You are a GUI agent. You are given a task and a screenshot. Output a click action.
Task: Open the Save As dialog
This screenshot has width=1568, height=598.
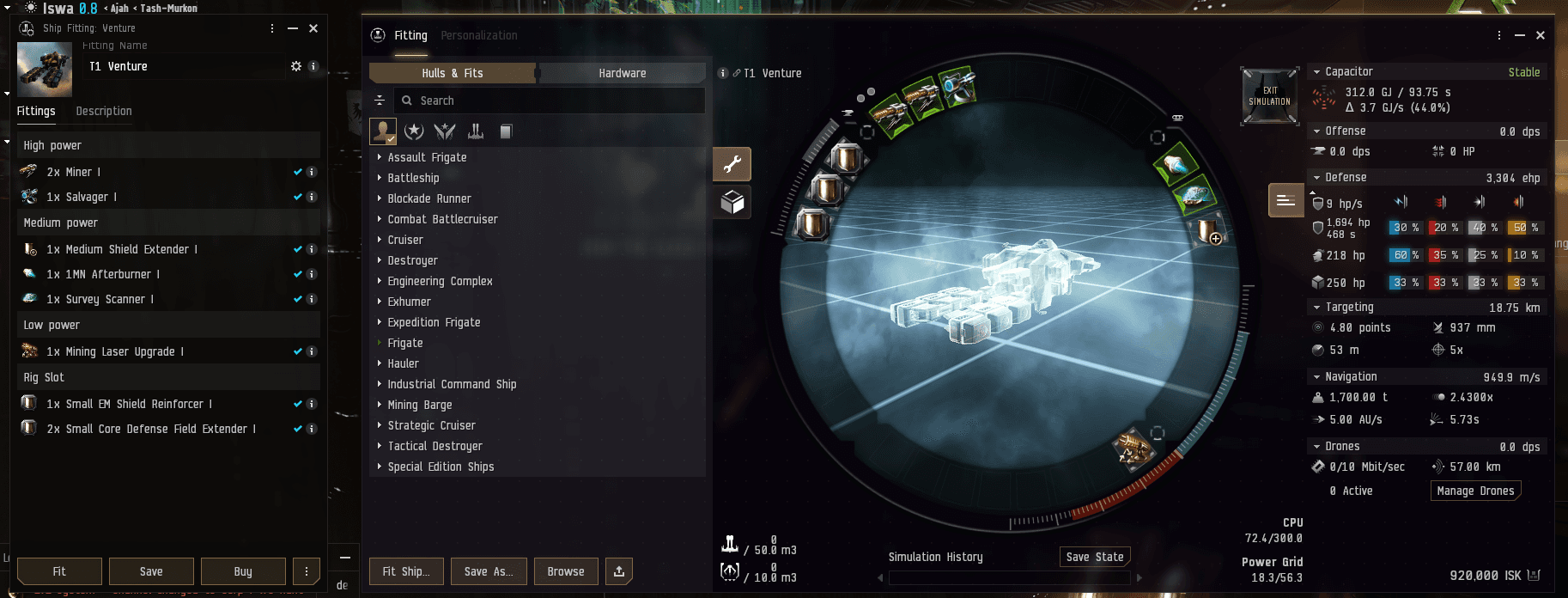coord(488,571)
